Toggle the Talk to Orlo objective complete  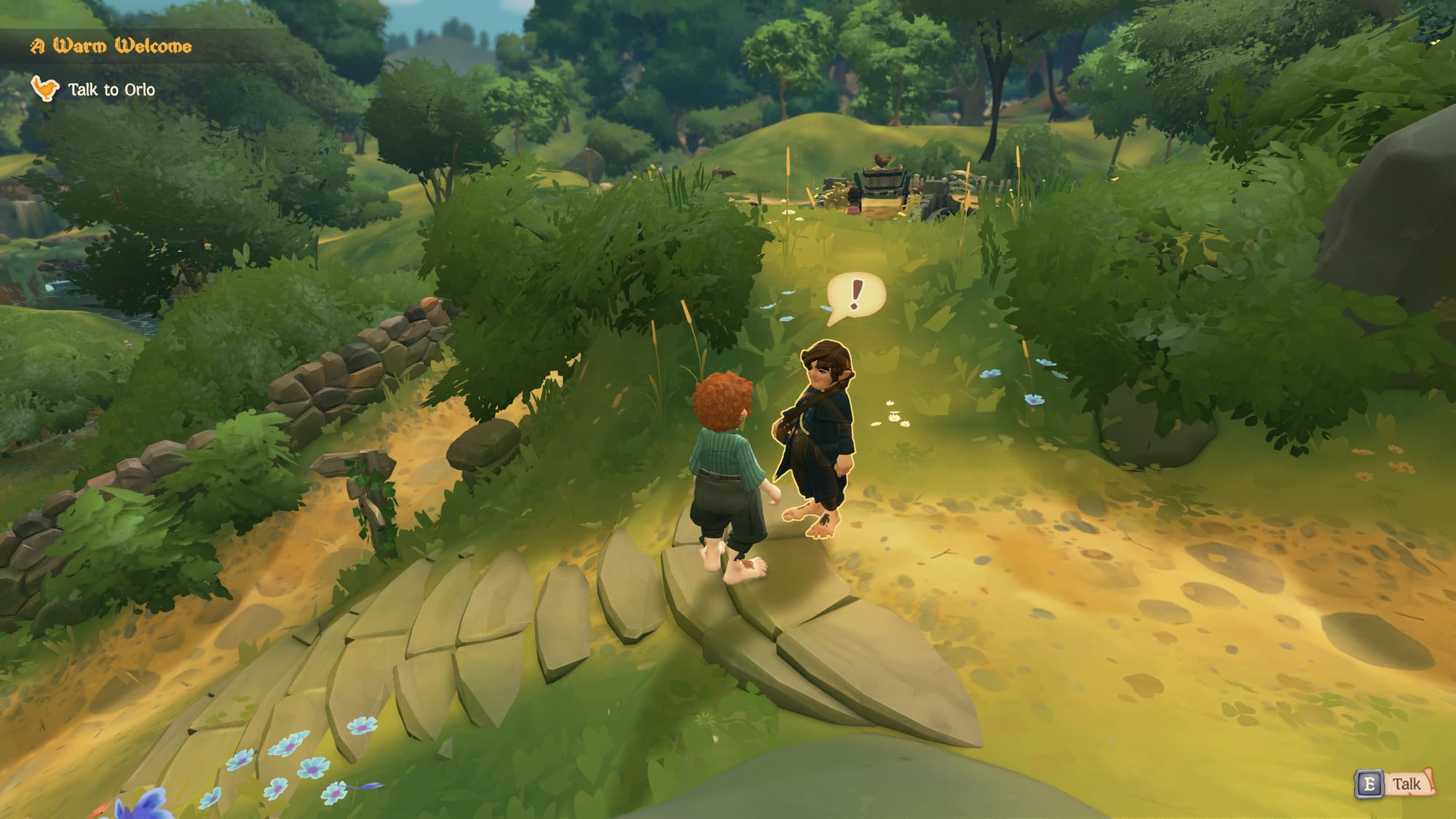click(111, 89)
